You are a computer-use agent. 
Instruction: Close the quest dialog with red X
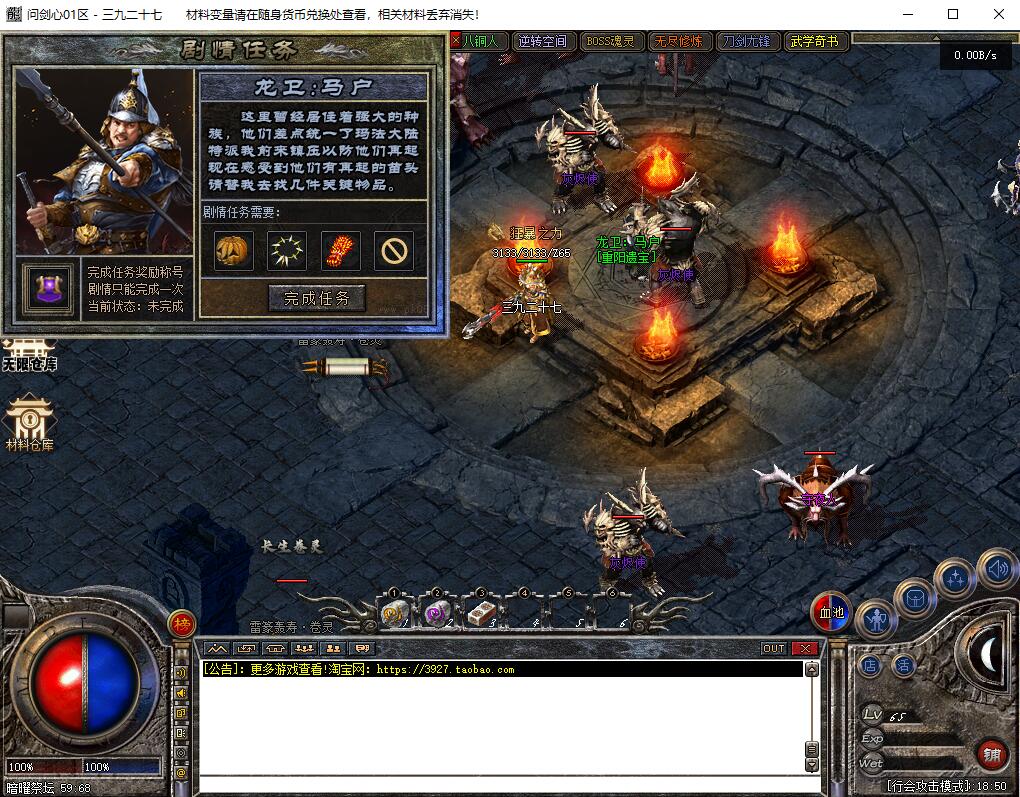pos(456,41)
